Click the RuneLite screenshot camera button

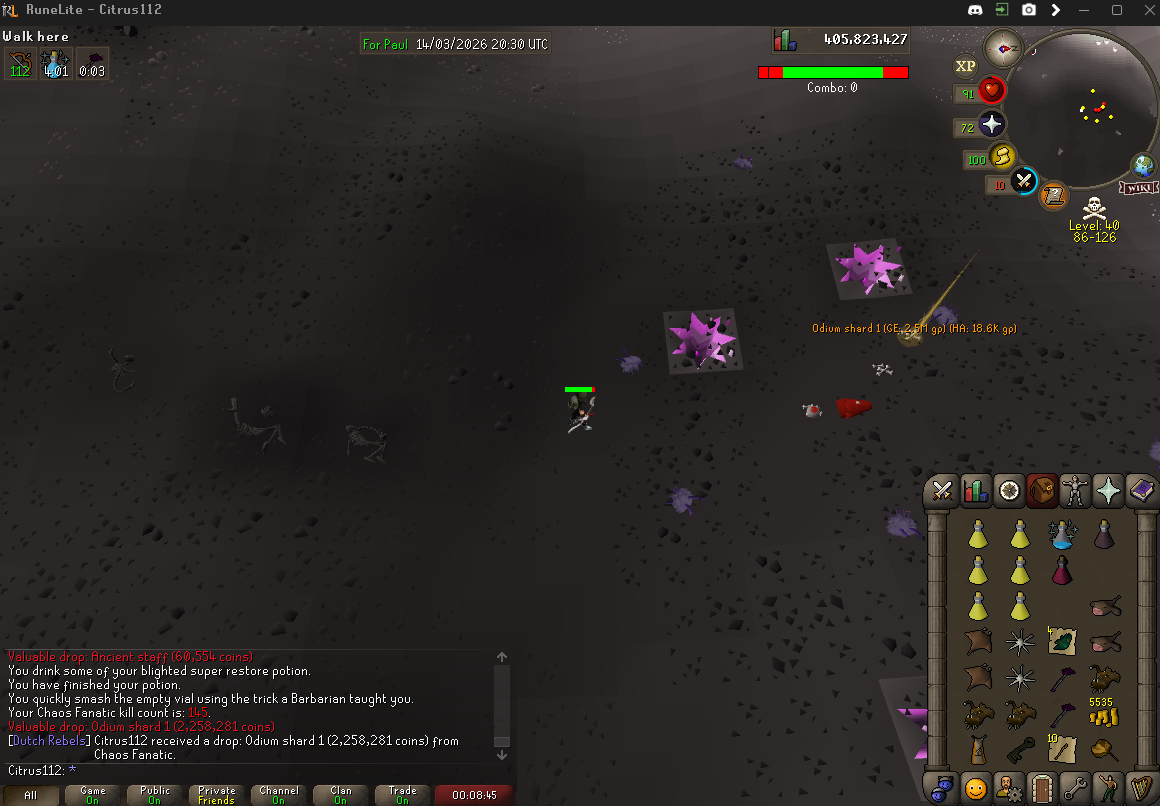pyautogui.click(x=1029, y=10)
